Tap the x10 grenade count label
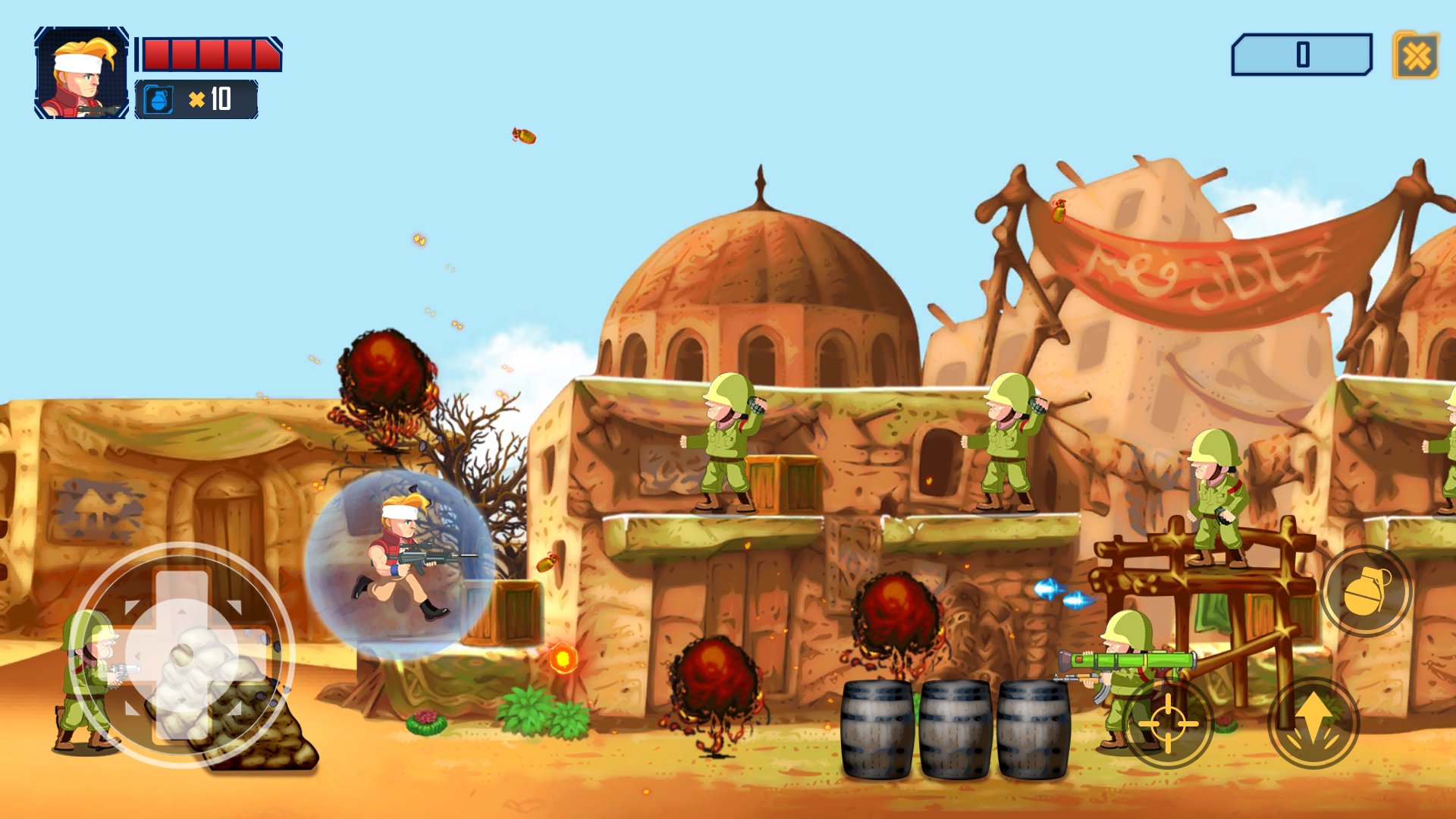Viewport: 1456px width, 819px height. tap(209, 99)
